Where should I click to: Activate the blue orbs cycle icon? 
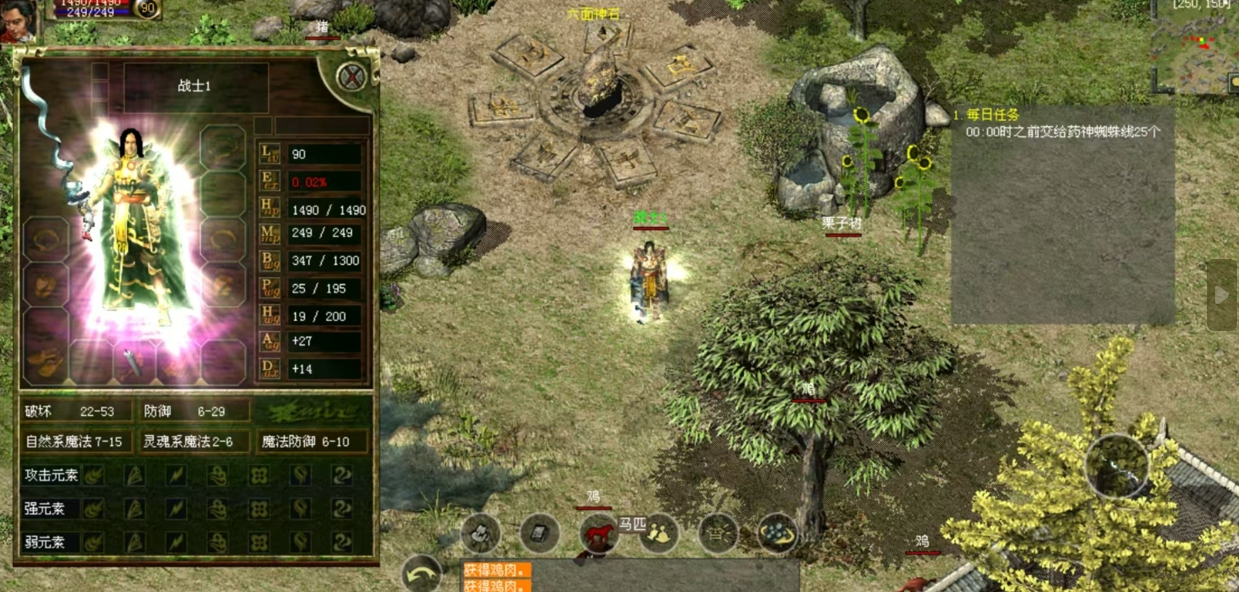[777, 534]
